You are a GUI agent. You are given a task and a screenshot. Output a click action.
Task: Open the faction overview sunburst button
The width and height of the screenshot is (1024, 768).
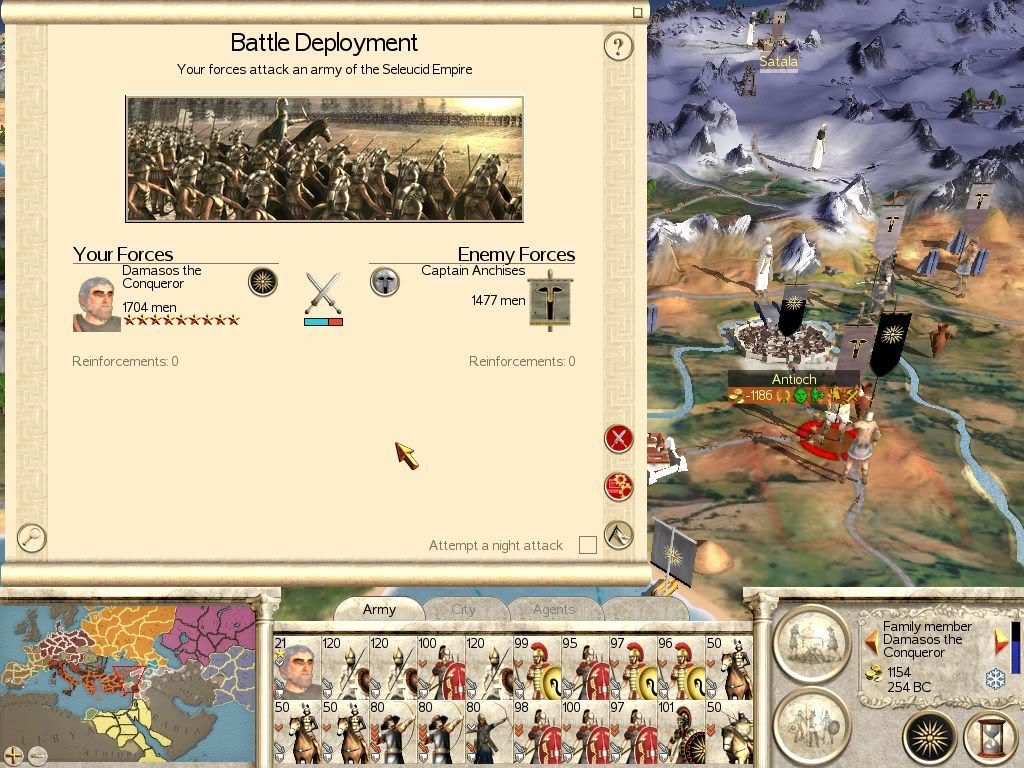coord(930,739)
